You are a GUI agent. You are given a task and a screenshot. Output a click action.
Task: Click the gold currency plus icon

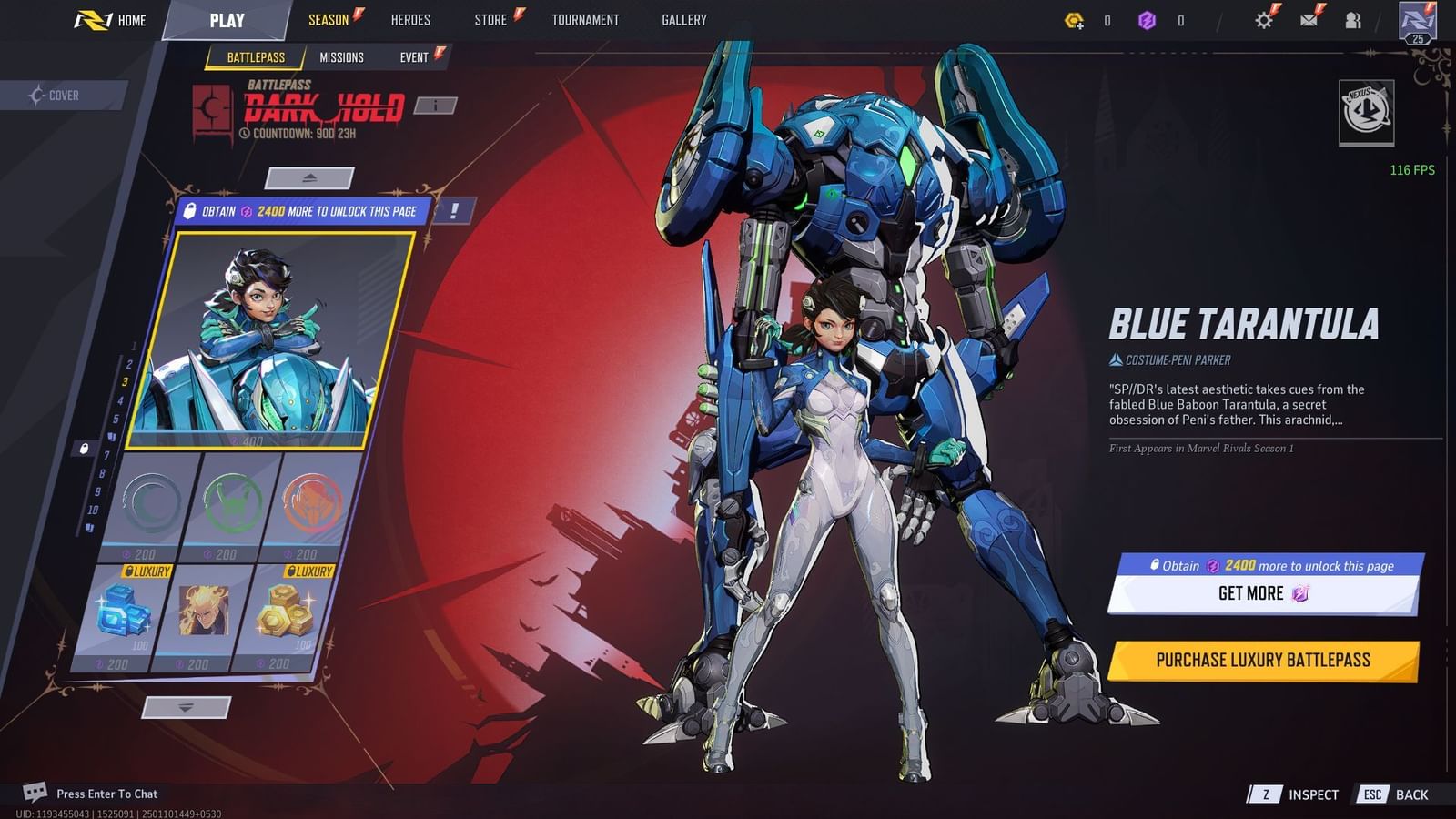point(1074,18)
